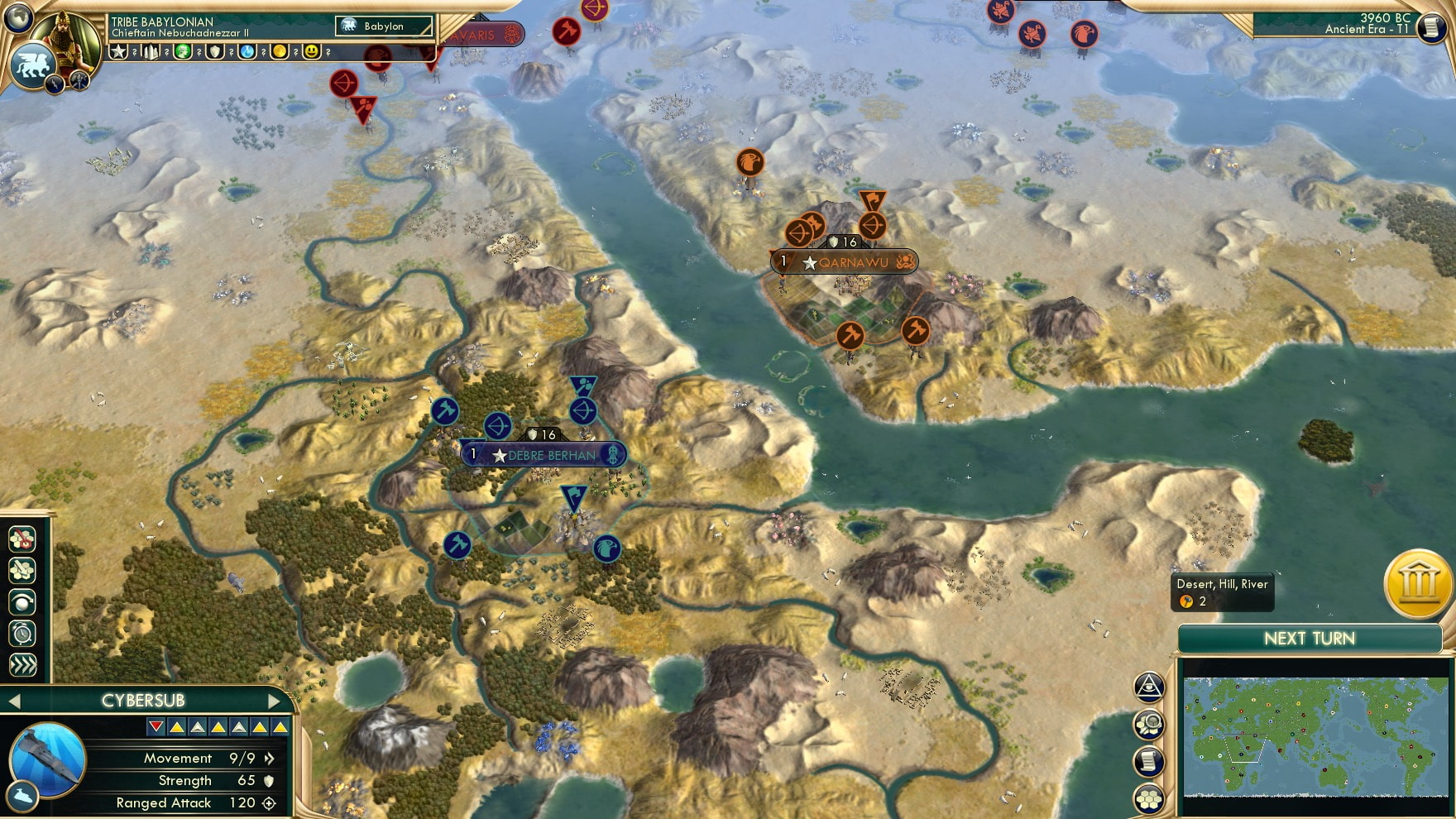Open the Babylon city list dropdown

pyautogui.click(x=382, y=26)
